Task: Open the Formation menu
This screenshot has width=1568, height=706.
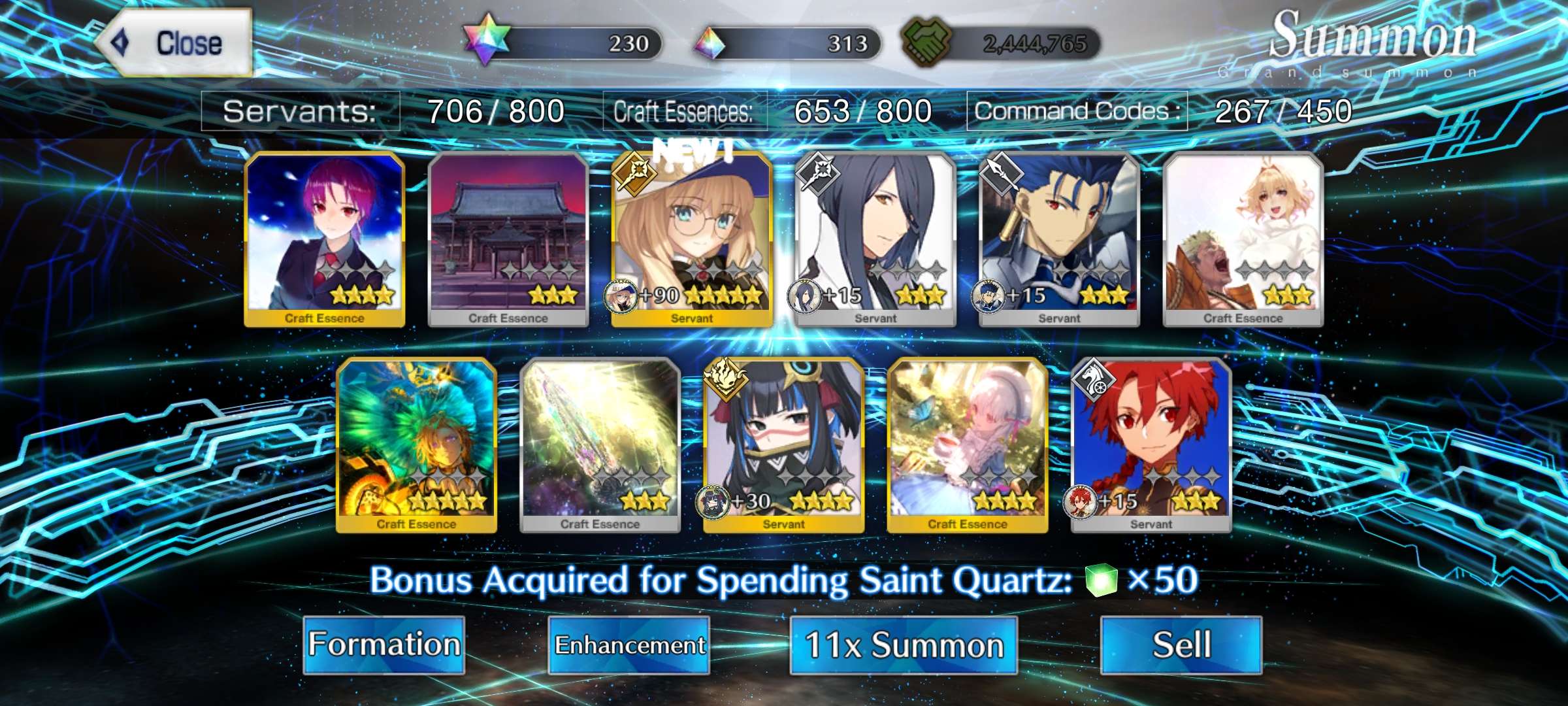Action: pyautogui.click(x=384, y=645)
